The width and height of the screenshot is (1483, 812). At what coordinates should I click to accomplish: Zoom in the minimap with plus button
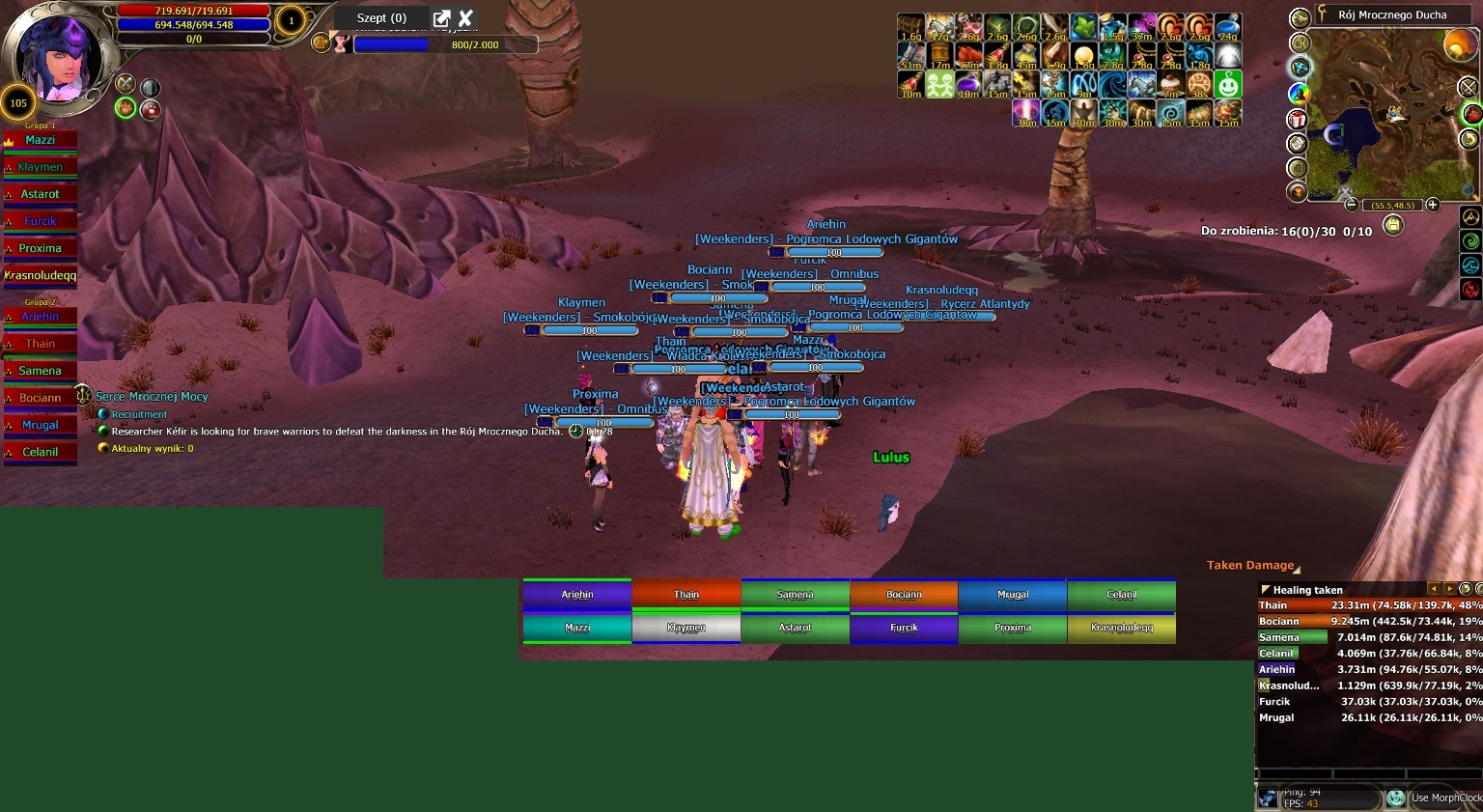point(1433,205)
